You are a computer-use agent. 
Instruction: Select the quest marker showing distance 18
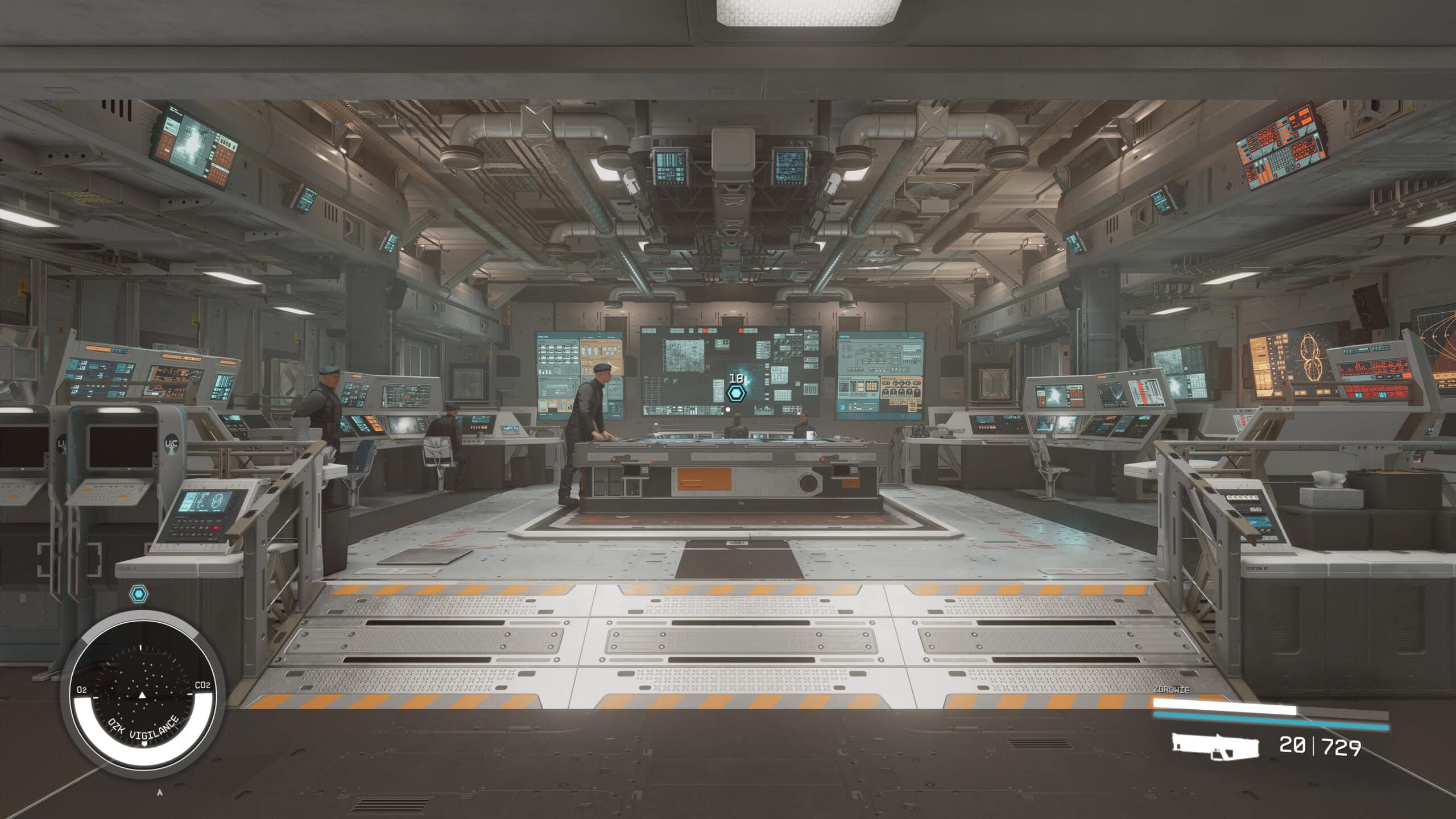pyautogui.click(x=736, y=393)
